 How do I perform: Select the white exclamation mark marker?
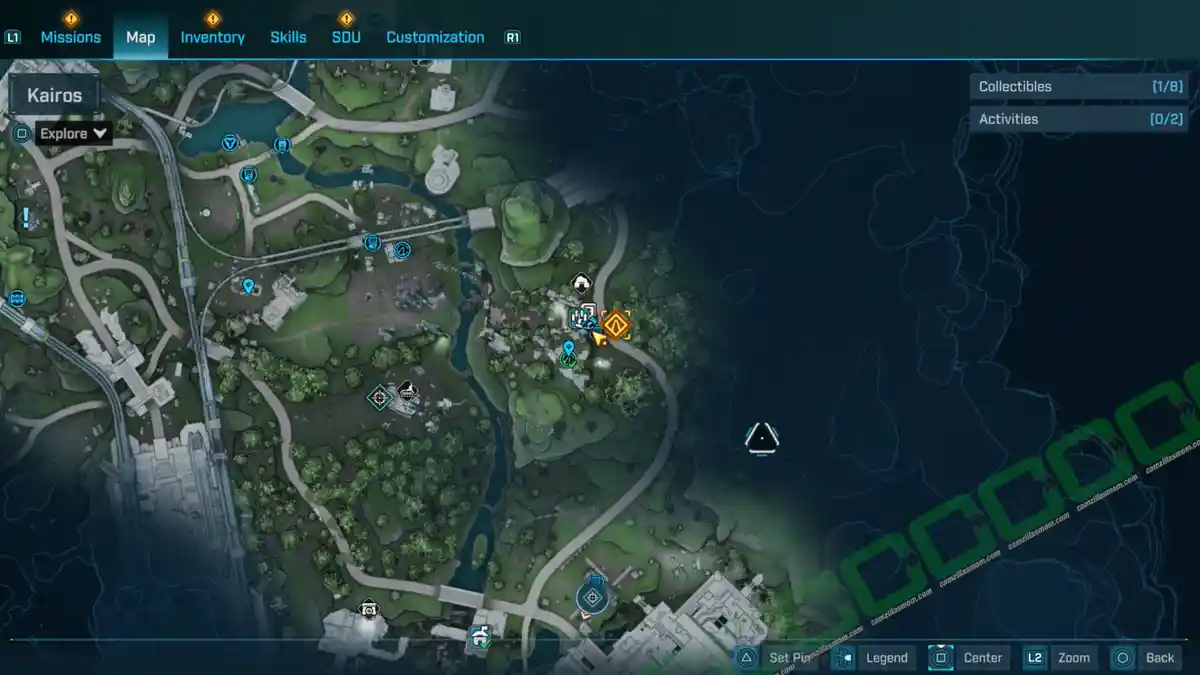(25, 217)
